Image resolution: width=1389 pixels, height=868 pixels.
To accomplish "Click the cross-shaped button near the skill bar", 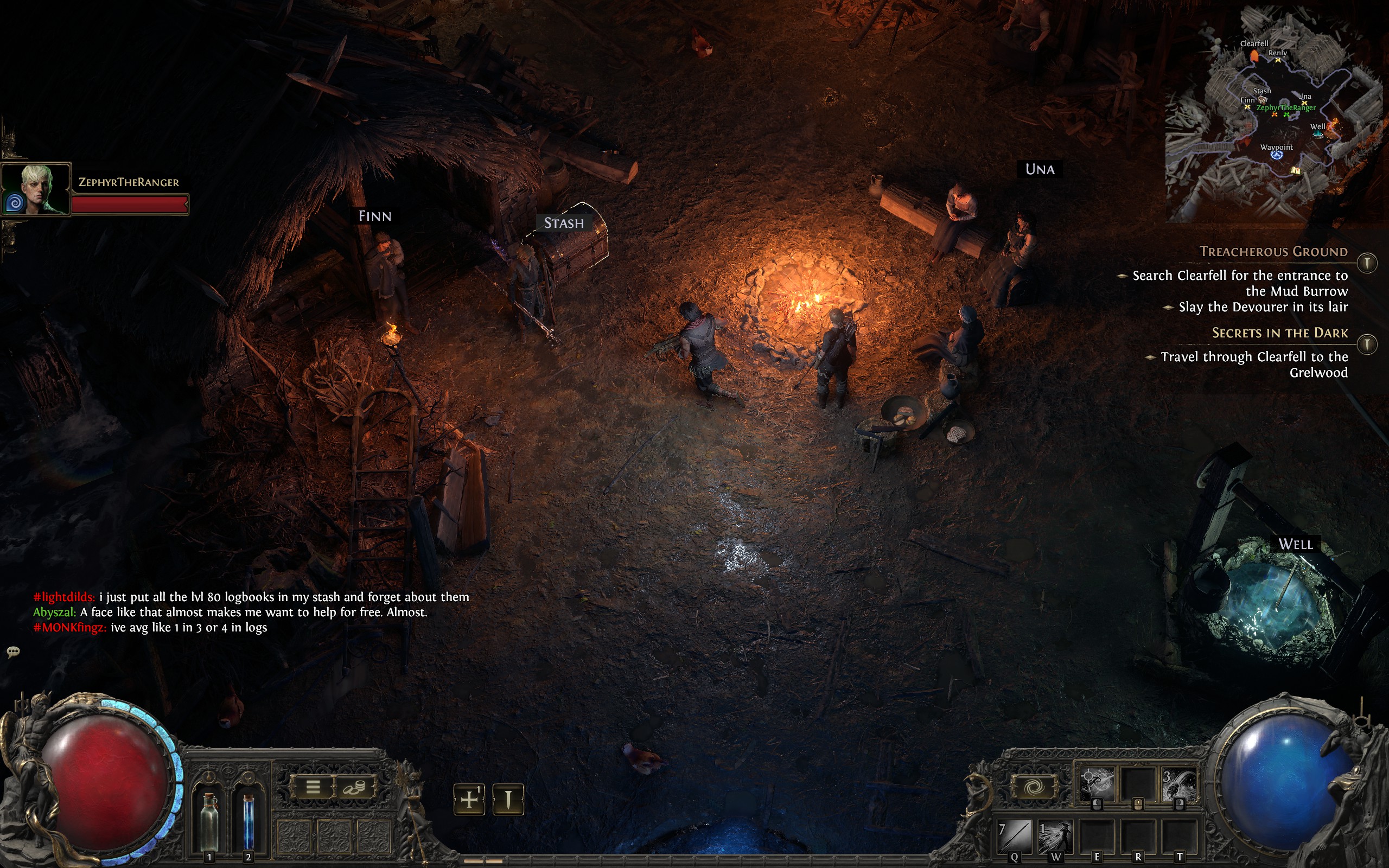I will 470,800.
